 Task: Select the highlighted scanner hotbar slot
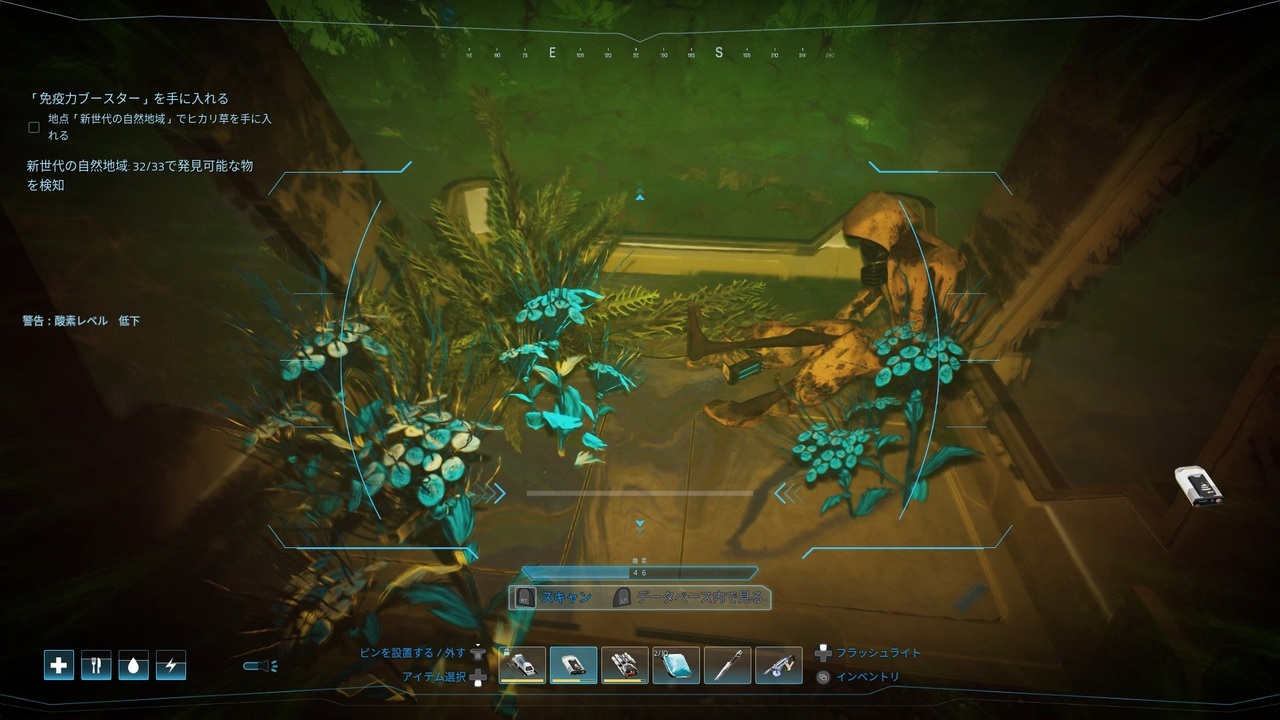(x=574, y=665)
